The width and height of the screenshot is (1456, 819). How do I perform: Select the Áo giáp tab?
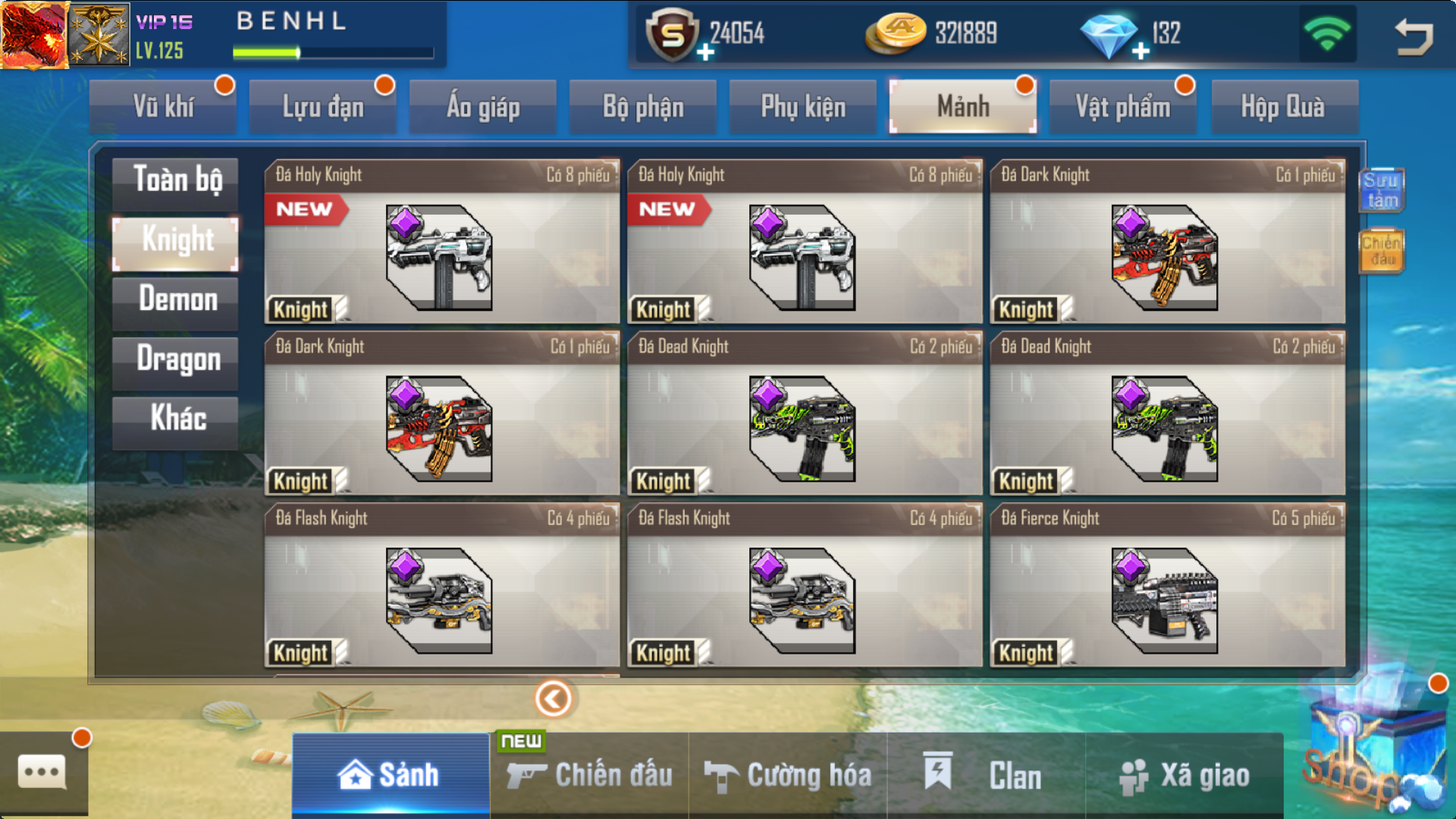pyautogui.click(x=483, y=107)
